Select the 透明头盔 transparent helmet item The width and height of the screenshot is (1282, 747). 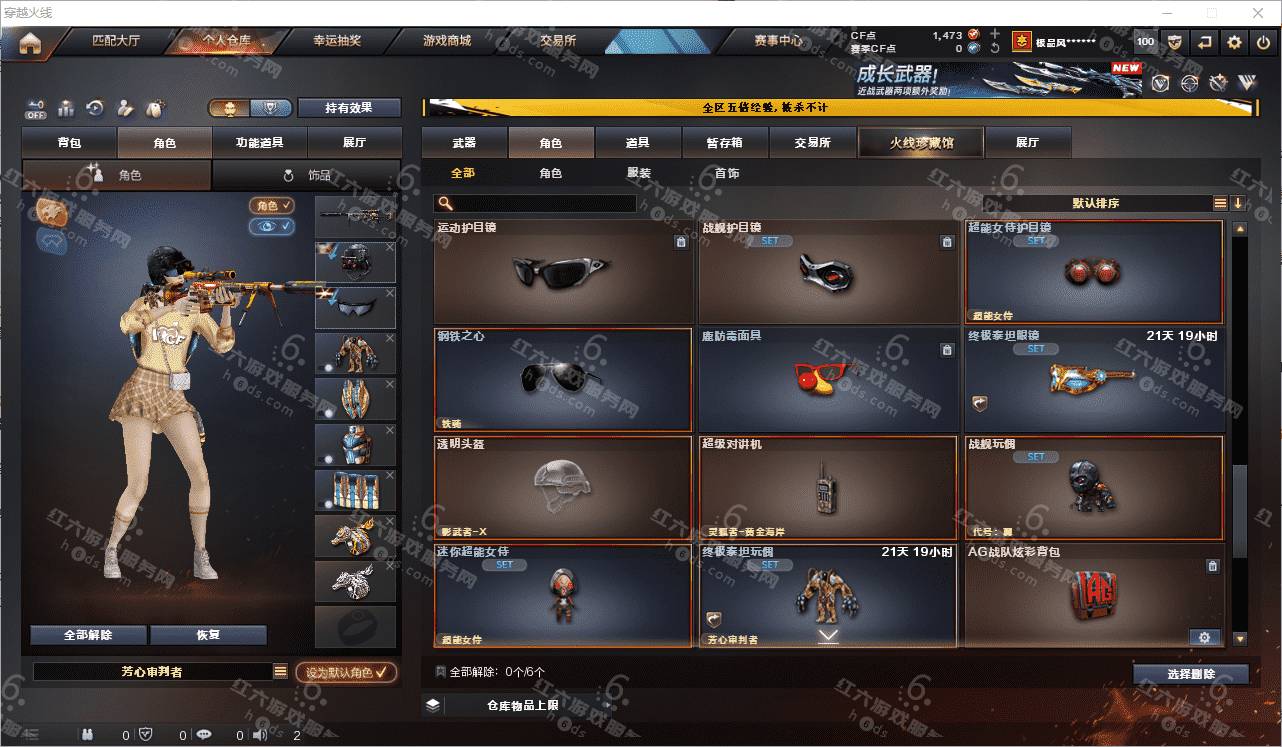tap(563, 488)
